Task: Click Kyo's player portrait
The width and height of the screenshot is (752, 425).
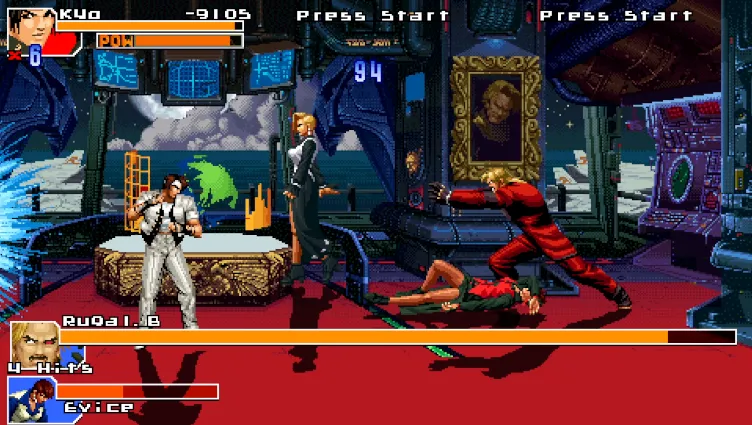Action: tap(27, 26)
